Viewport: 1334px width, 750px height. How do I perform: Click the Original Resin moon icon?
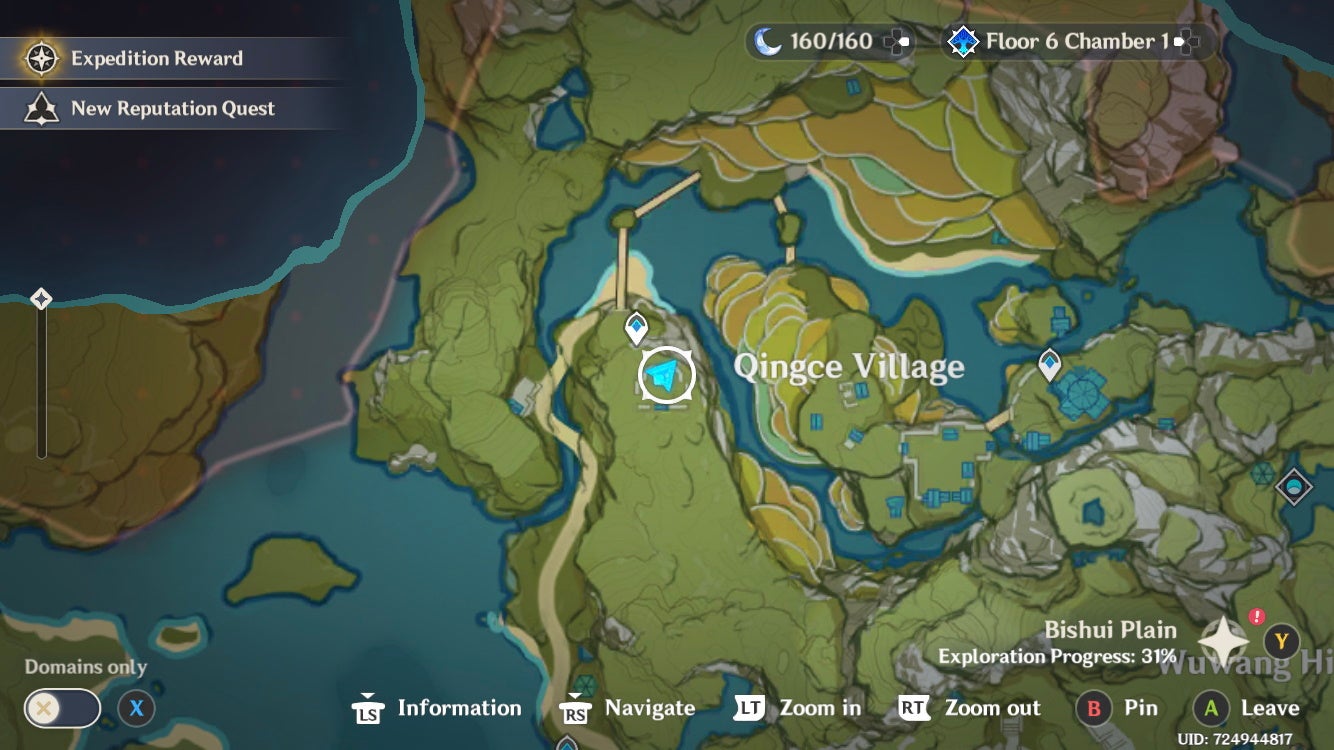tap(764, 40)
